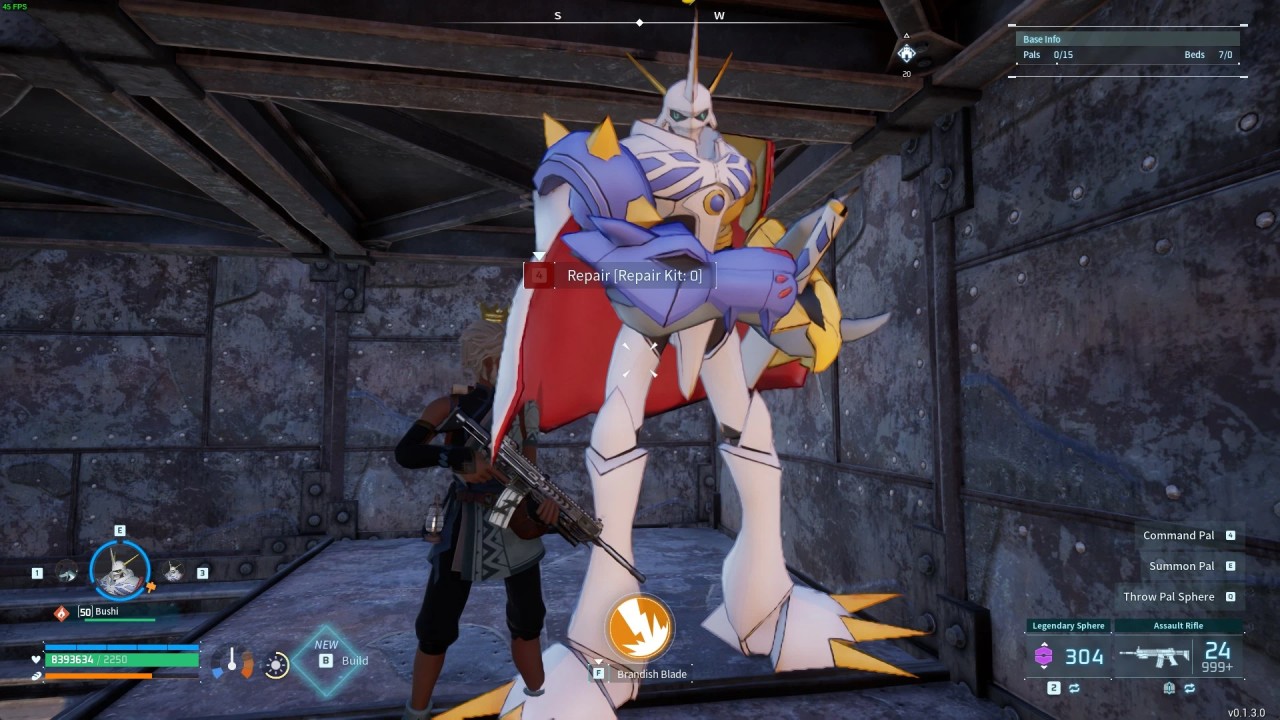
Task: Click the compass bar at the top
Action: [x=640, y=21]
